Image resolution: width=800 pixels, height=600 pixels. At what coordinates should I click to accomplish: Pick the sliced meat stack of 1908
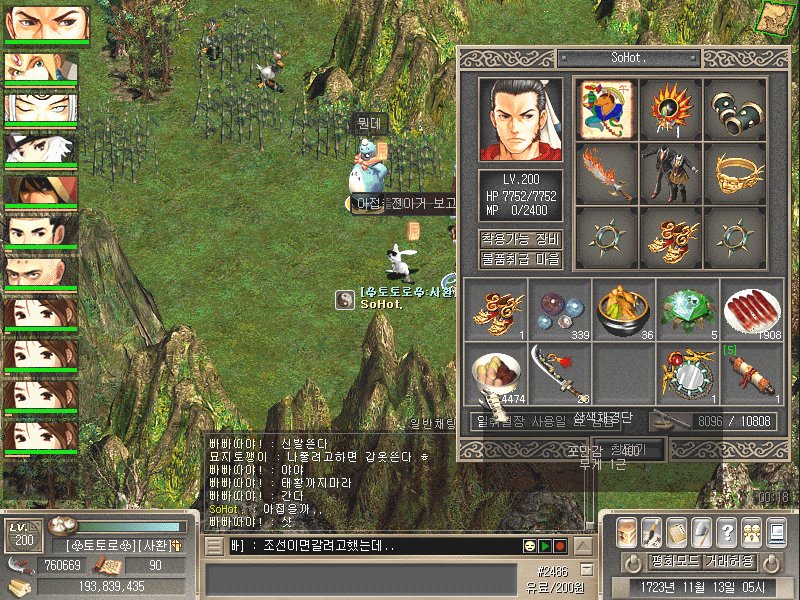click(x=751, y=309)
